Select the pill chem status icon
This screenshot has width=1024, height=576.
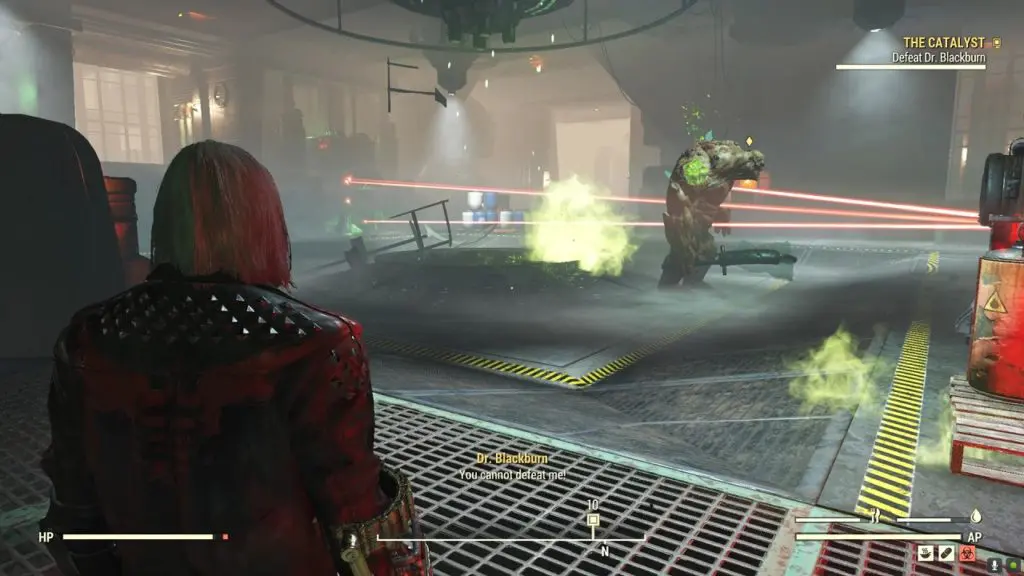click(946, 552)
